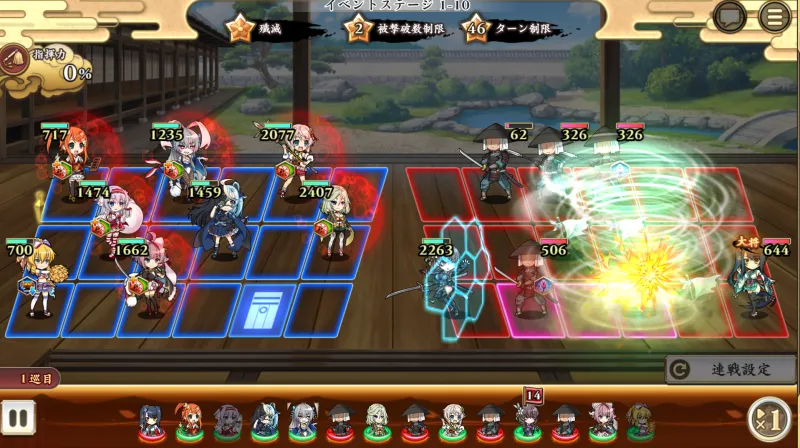
Task: Pause the battle
Action: (18, 417)
